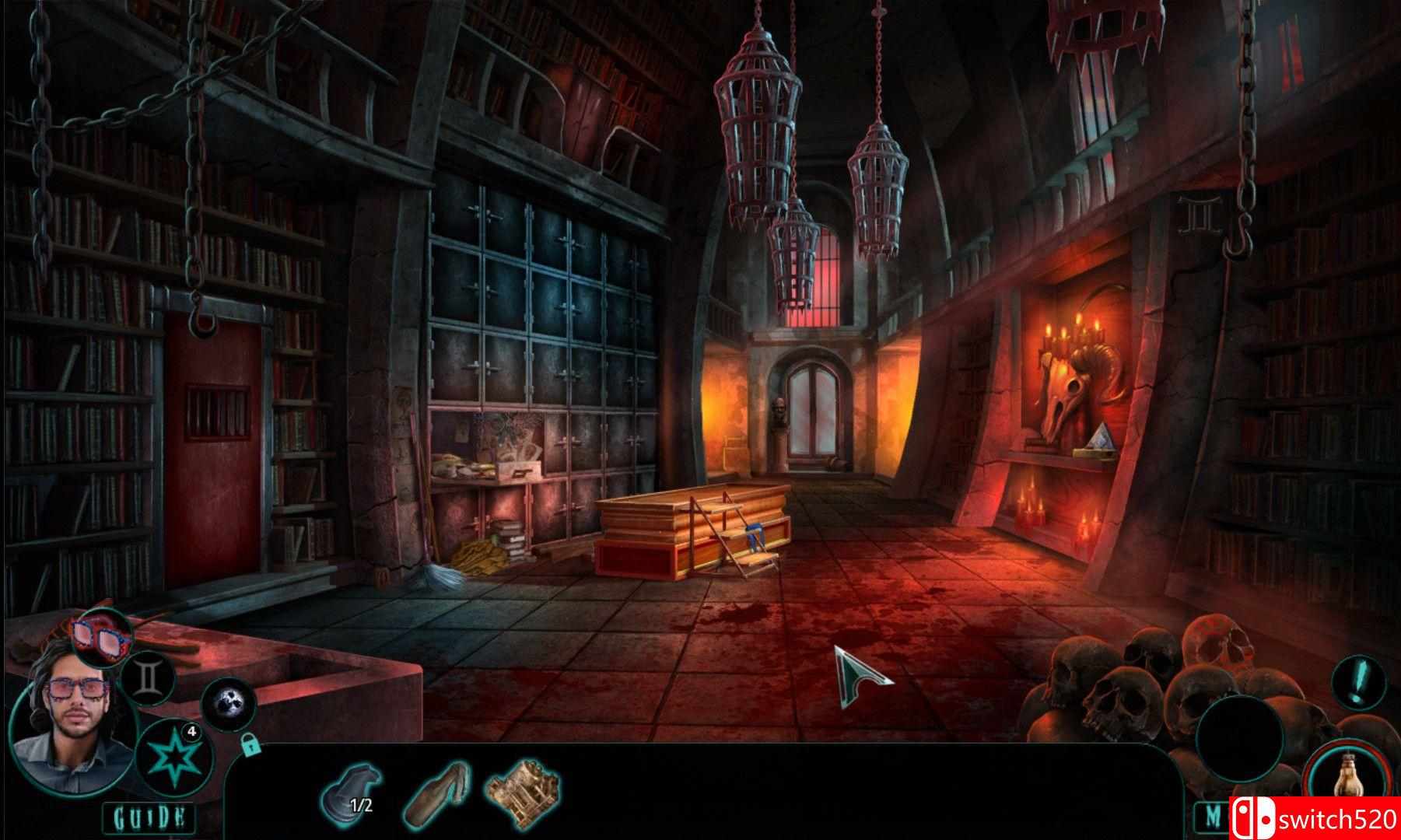Click the white skull orb icon
Image resolution: width=1401 pixels, height=840 pixels.
click(x=229, y=704)
